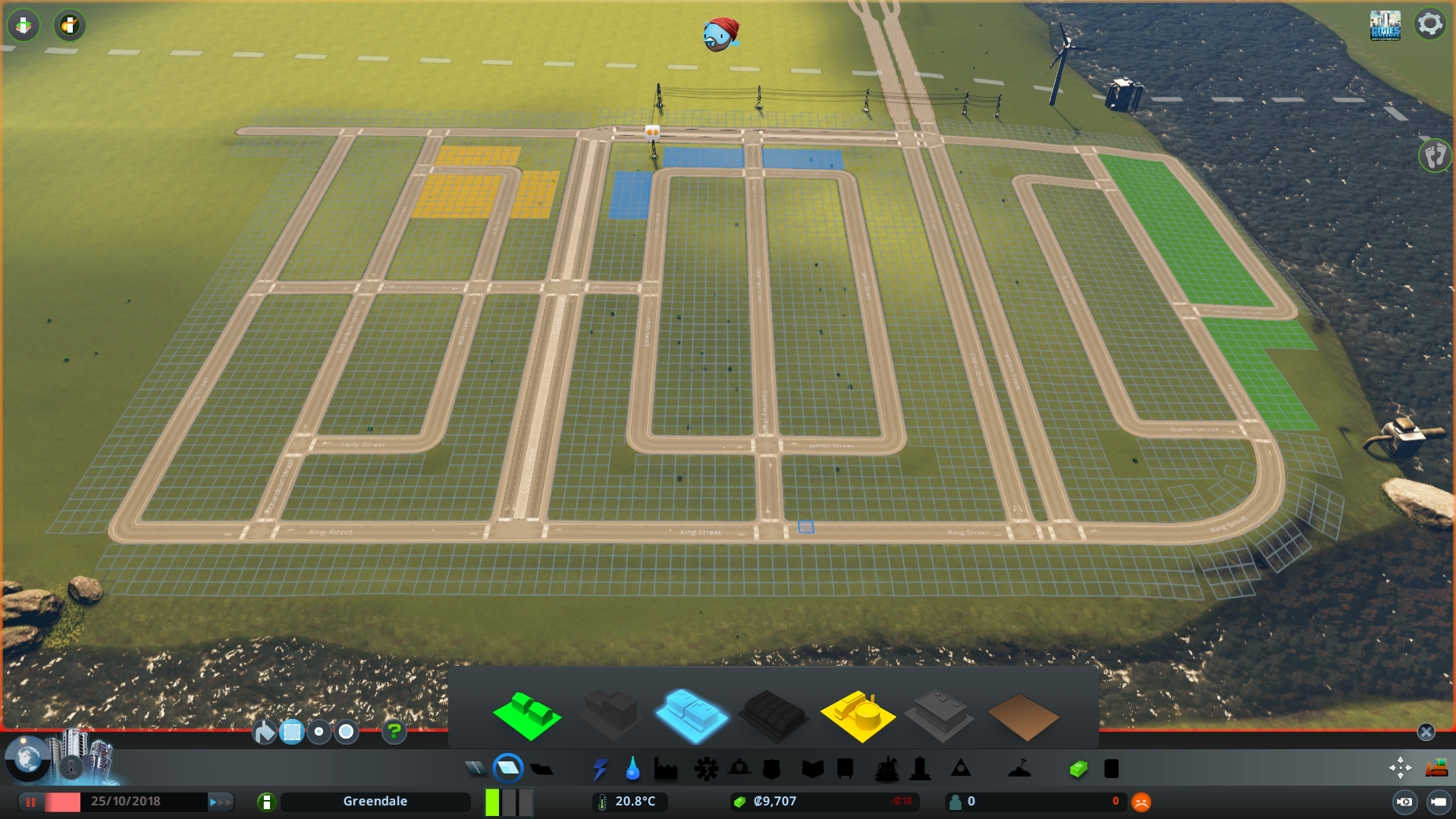Select the Landscaping shovel icon

click(x=1018, y=768)
